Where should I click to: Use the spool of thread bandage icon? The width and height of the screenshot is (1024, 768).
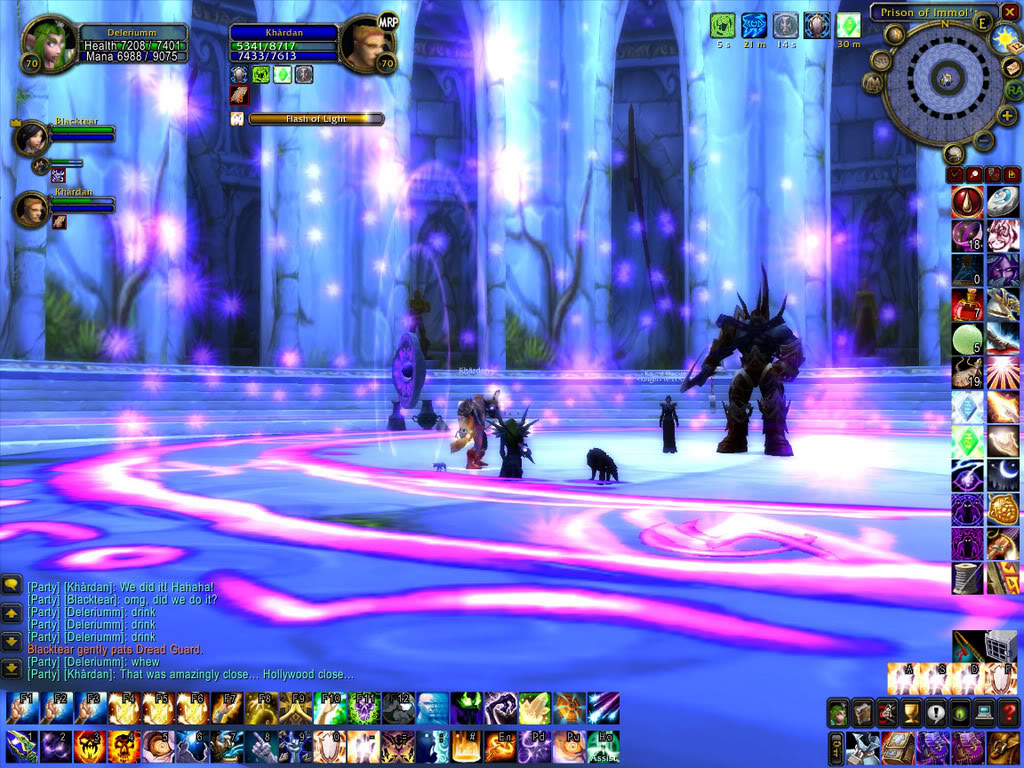(967, 578)
